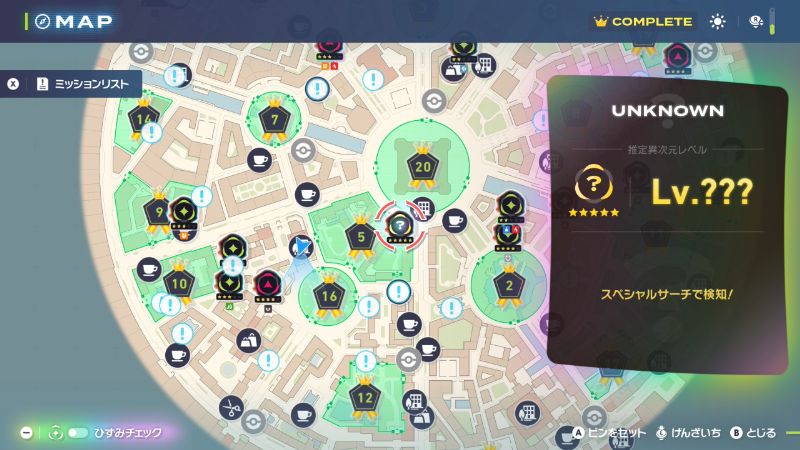
Task: Select the shopping bag store icon
Action: 247,341
